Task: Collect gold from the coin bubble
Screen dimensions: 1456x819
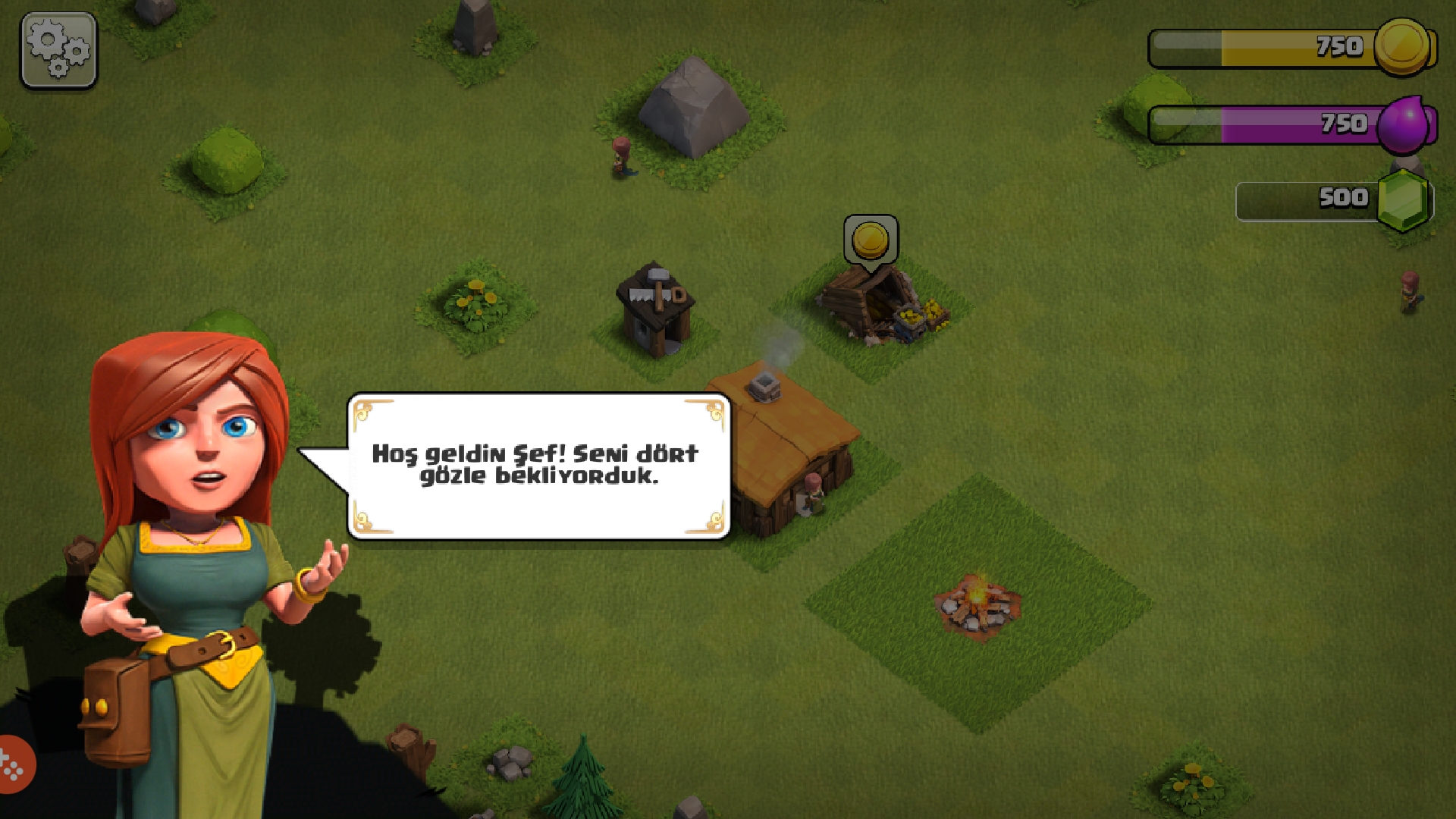Action: (x=870, y=240)
